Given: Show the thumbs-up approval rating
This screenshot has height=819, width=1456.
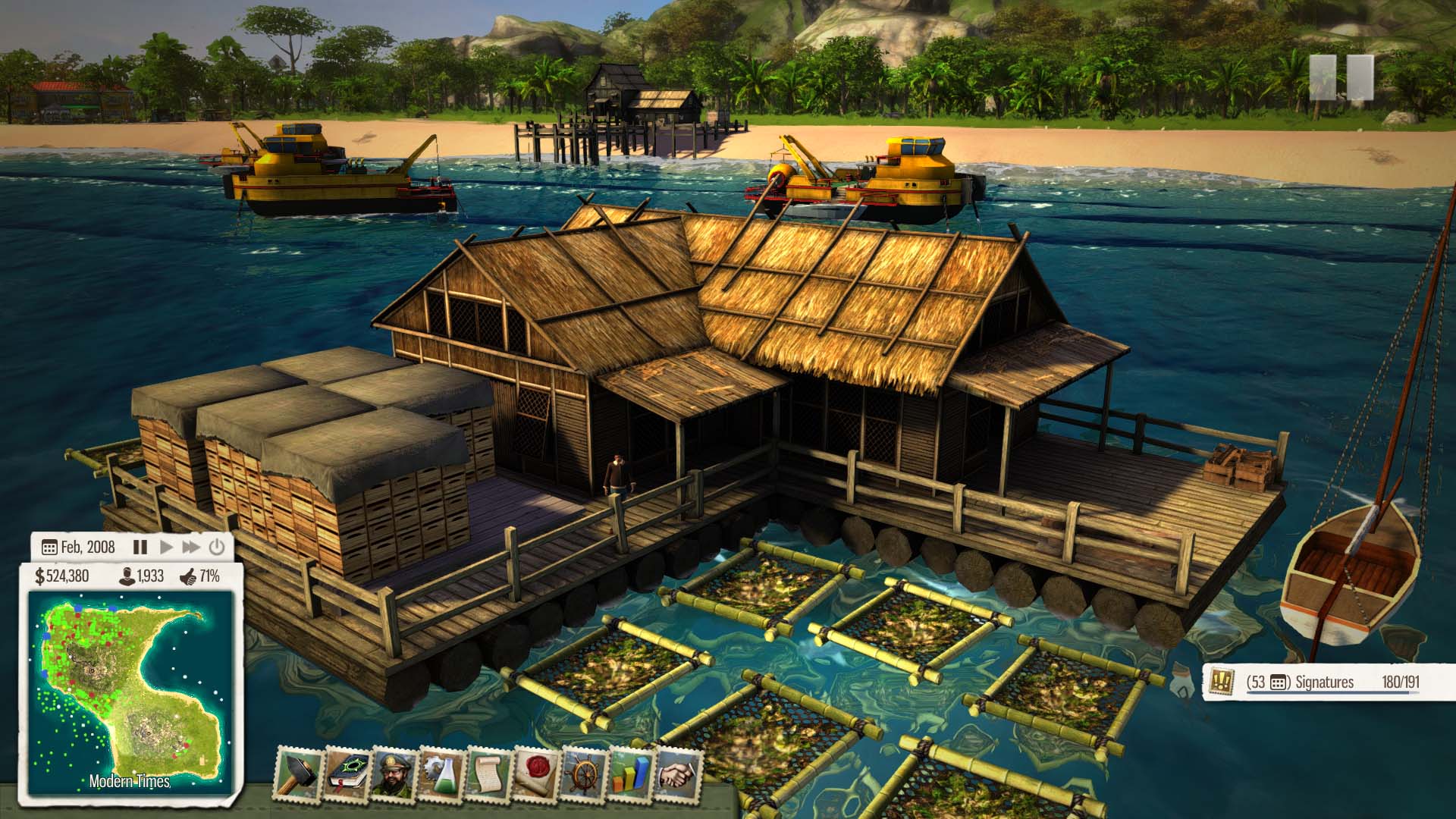Looking at the screenshot, I should (x=200, y=576).
